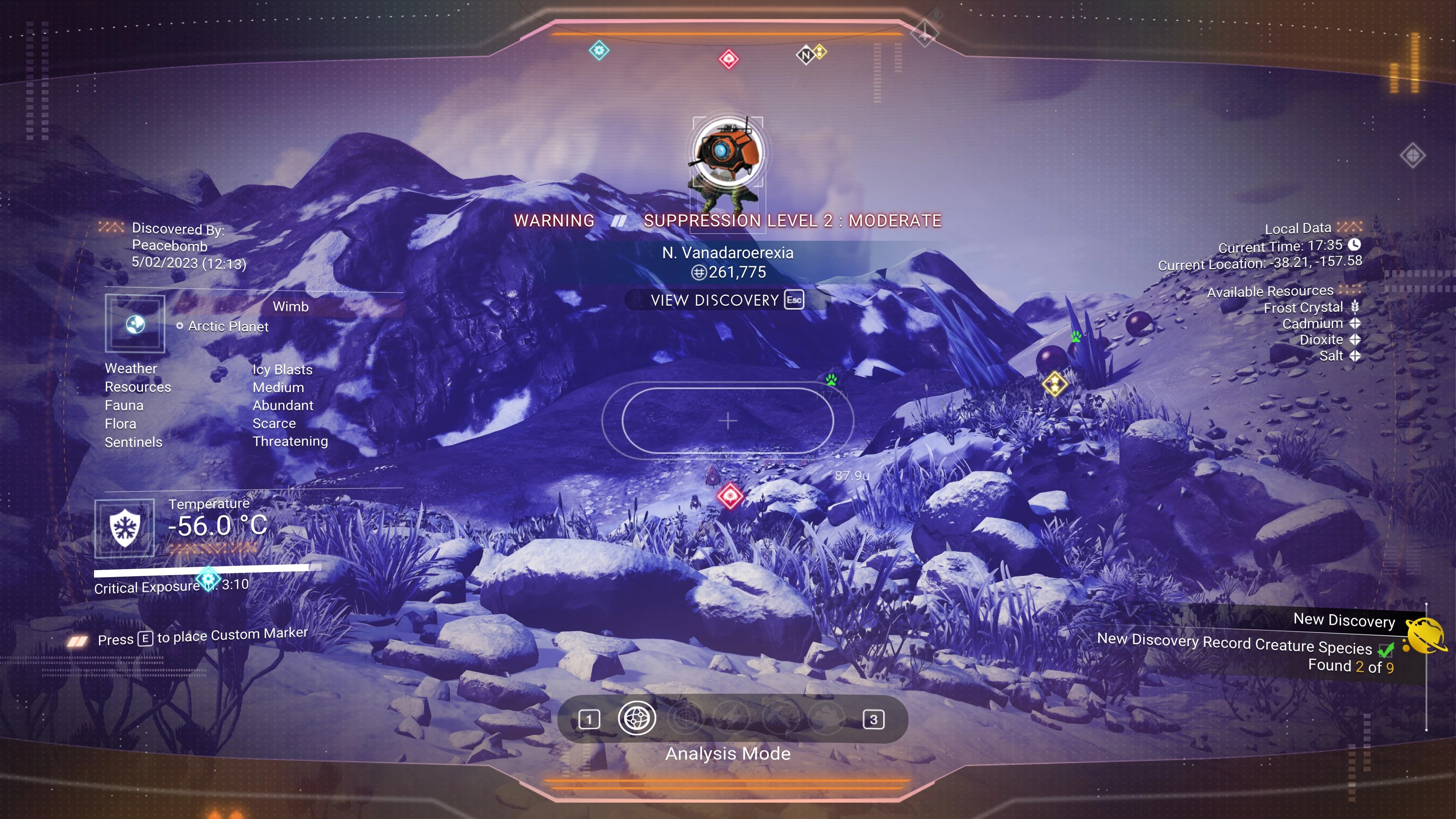Select the Wimb planet icon
Image resolution: width=1456 pixels, height=819 pixels.
tap(135, 324)
